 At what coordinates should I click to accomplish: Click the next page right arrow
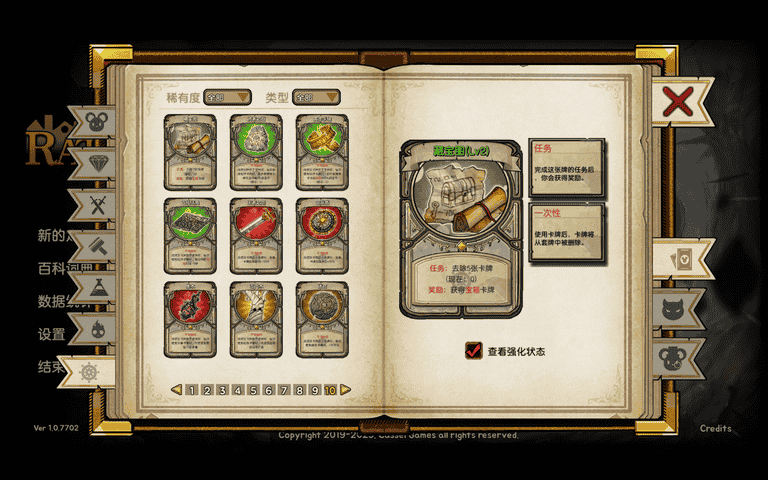click(x=346, y=390)
